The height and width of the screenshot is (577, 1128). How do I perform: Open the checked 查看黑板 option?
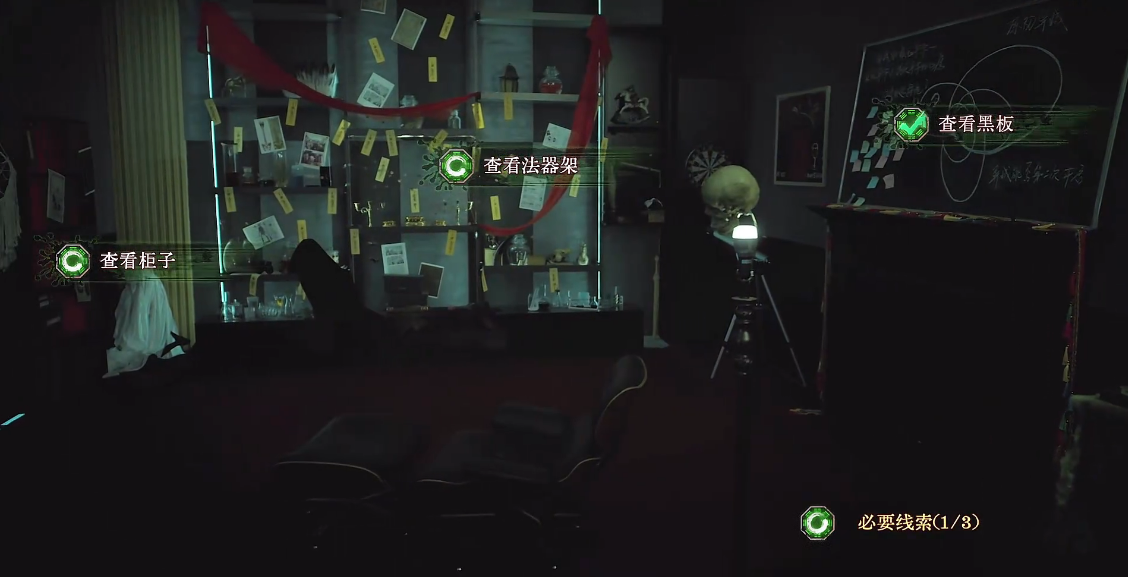(x=957, y=125)
